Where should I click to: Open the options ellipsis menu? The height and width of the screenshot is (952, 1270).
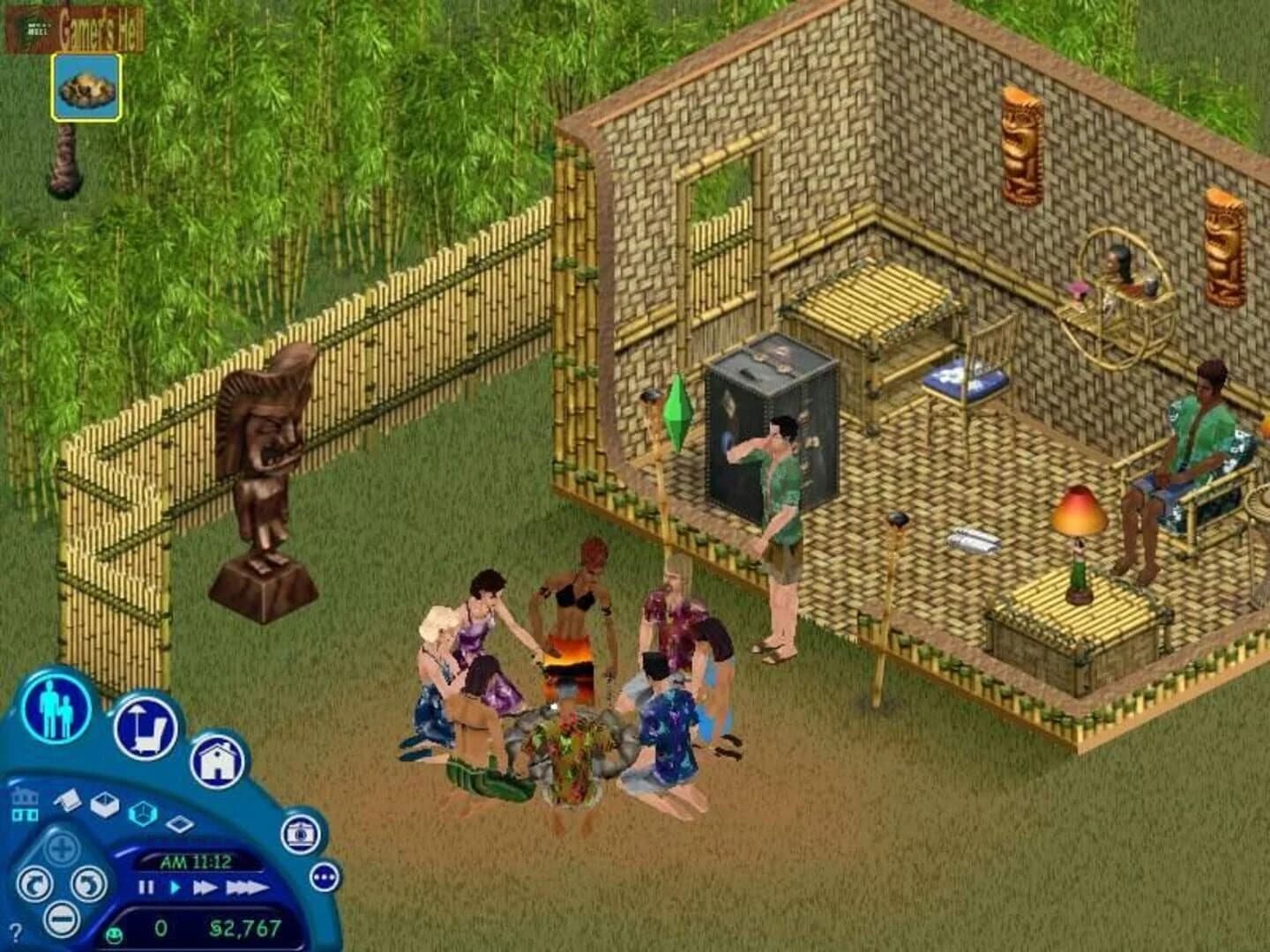(x=325, y=878)
